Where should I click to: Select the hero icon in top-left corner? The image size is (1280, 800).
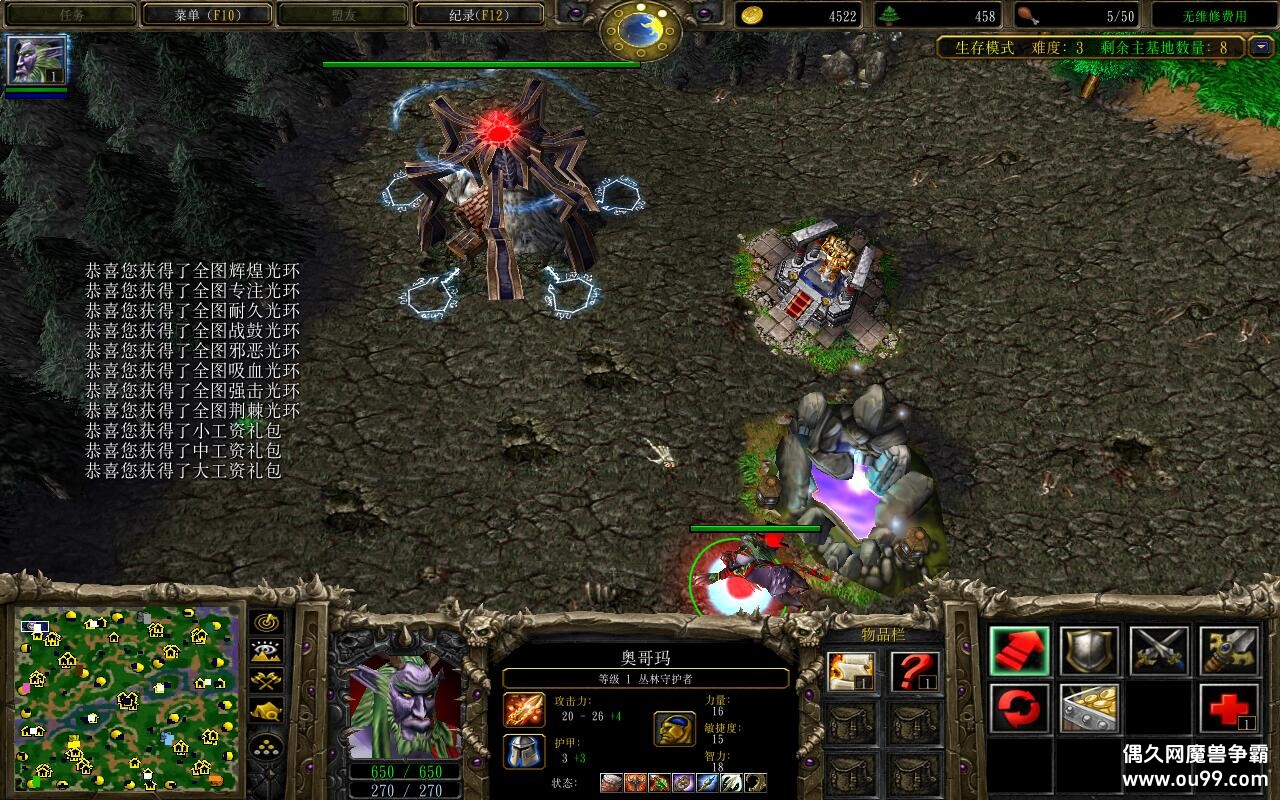pyautogui.click(x=37, y=60)
